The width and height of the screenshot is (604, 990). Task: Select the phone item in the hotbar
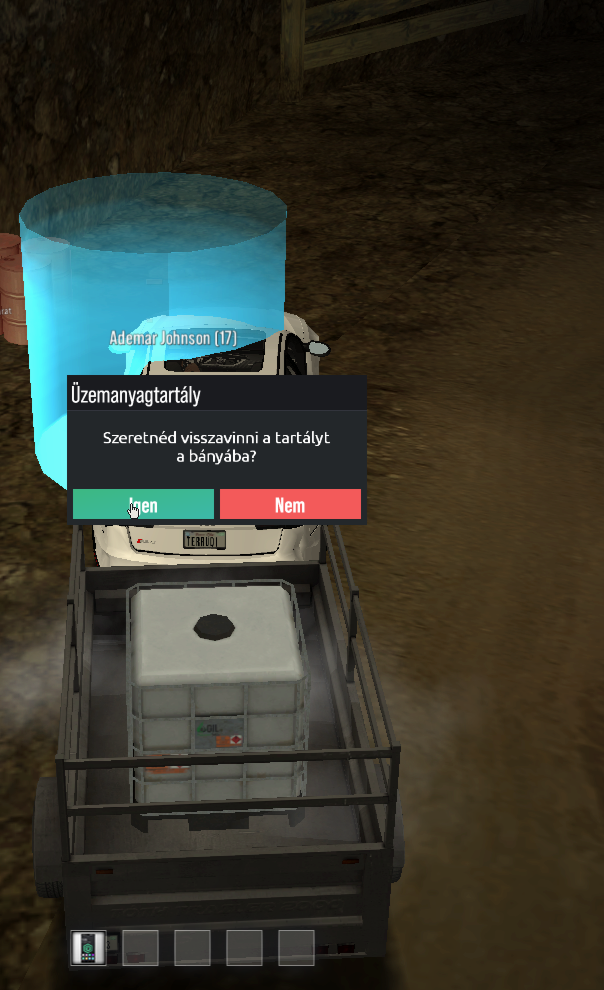(x=88, y=947)
